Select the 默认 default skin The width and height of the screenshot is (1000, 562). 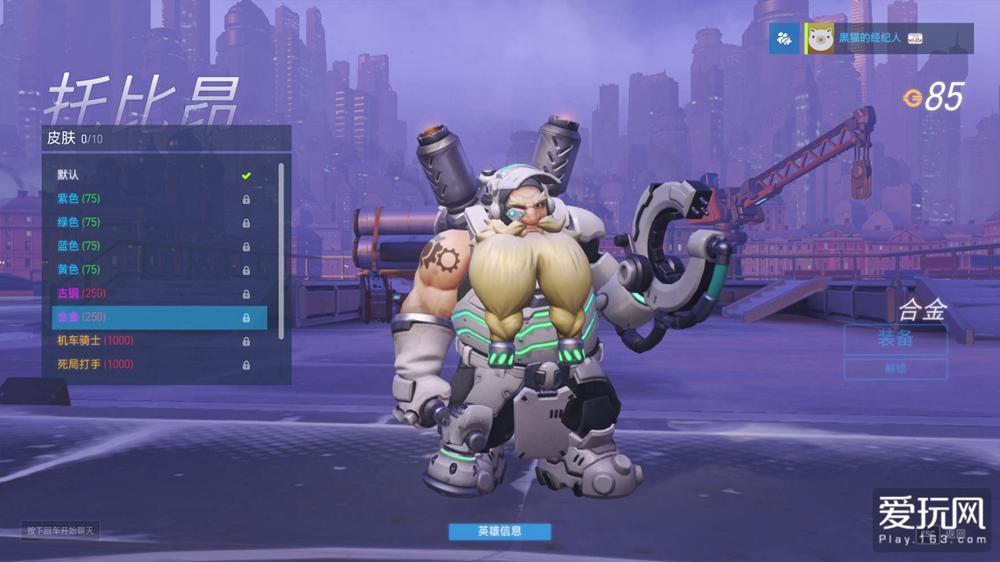pyautogui.click(x=150, y=175)
